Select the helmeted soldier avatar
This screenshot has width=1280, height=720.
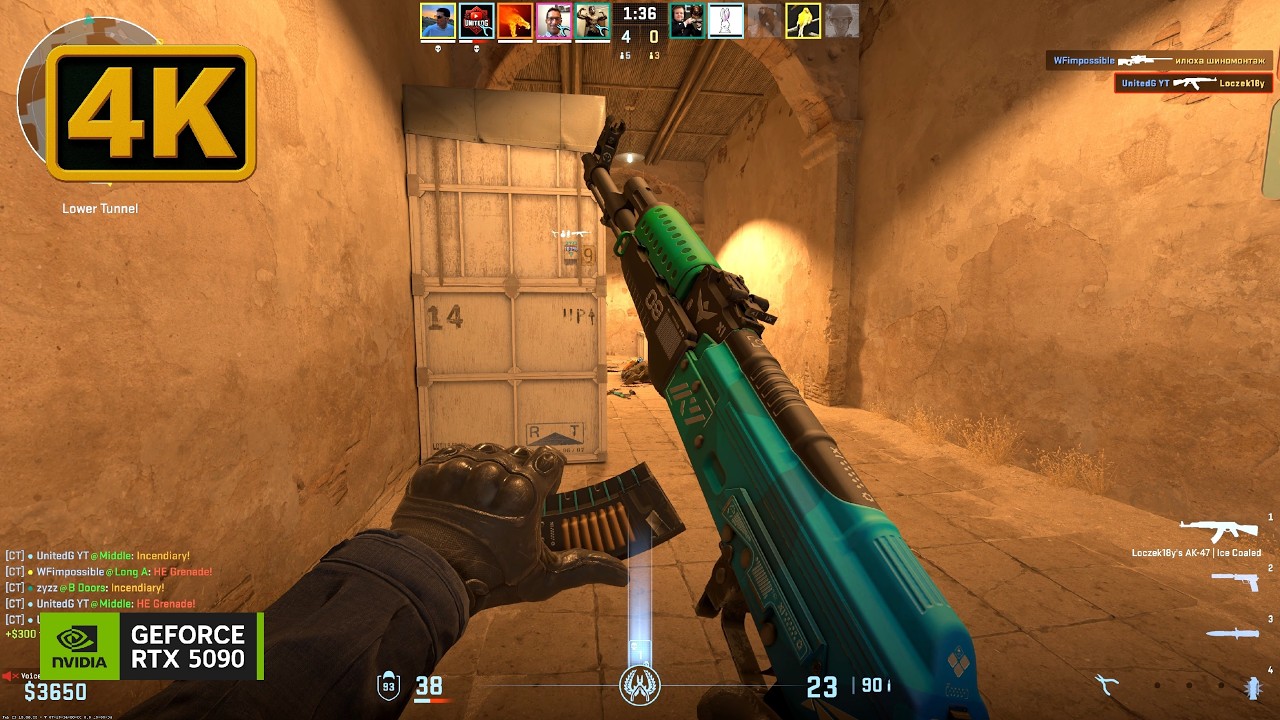842,21
